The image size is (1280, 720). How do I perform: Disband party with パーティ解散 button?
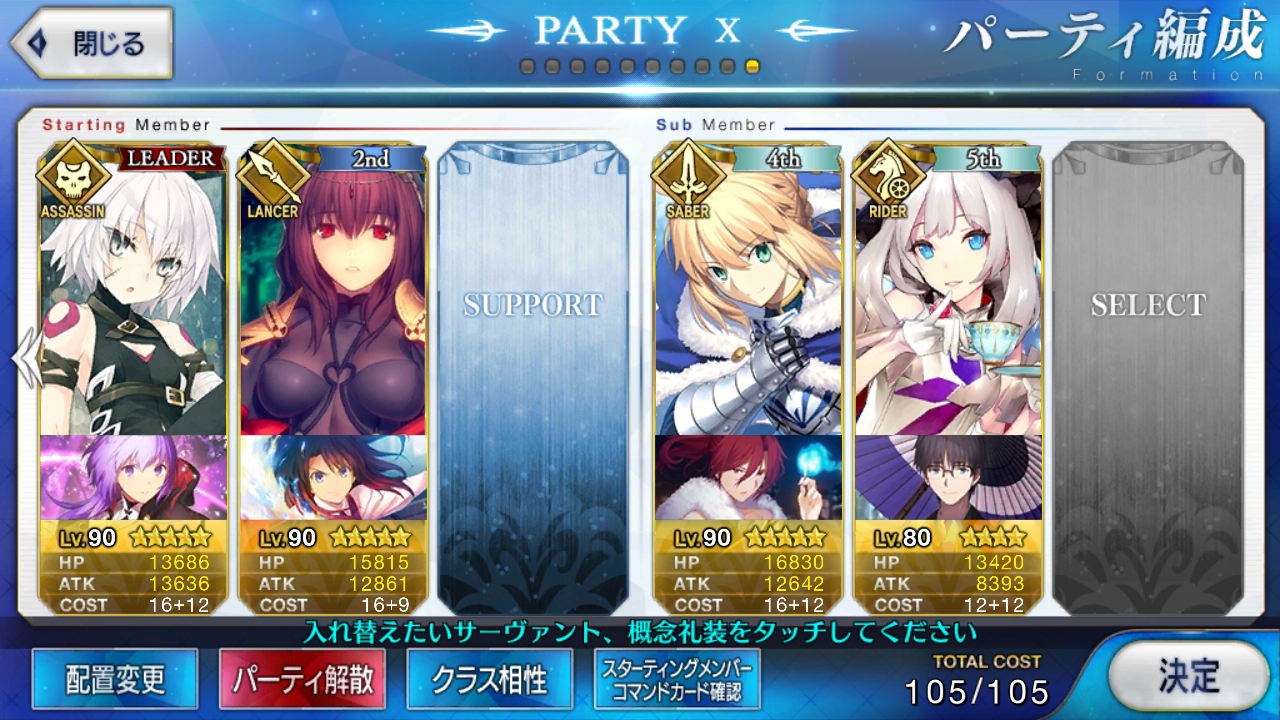coord(303,680)
